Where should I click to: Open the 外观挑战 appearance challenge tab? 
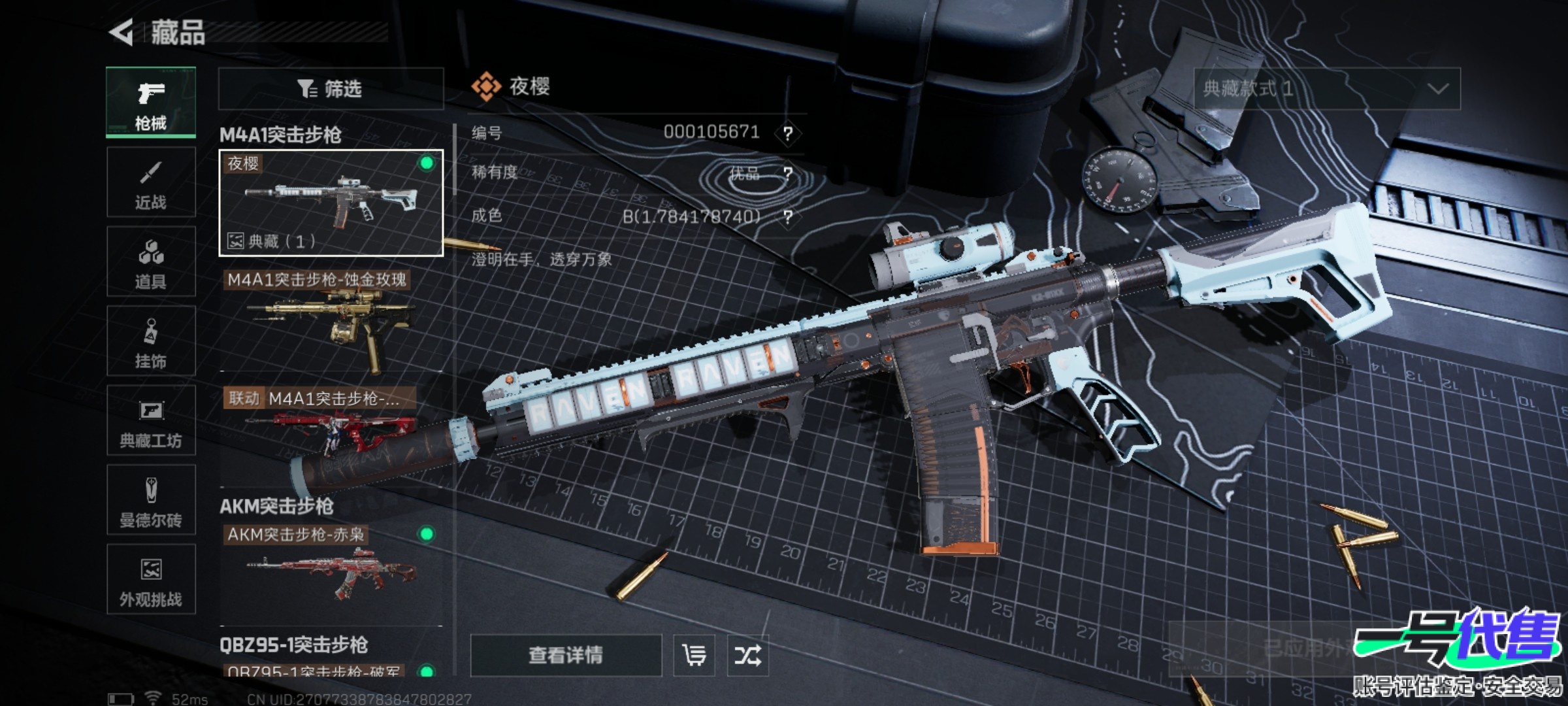151,580
